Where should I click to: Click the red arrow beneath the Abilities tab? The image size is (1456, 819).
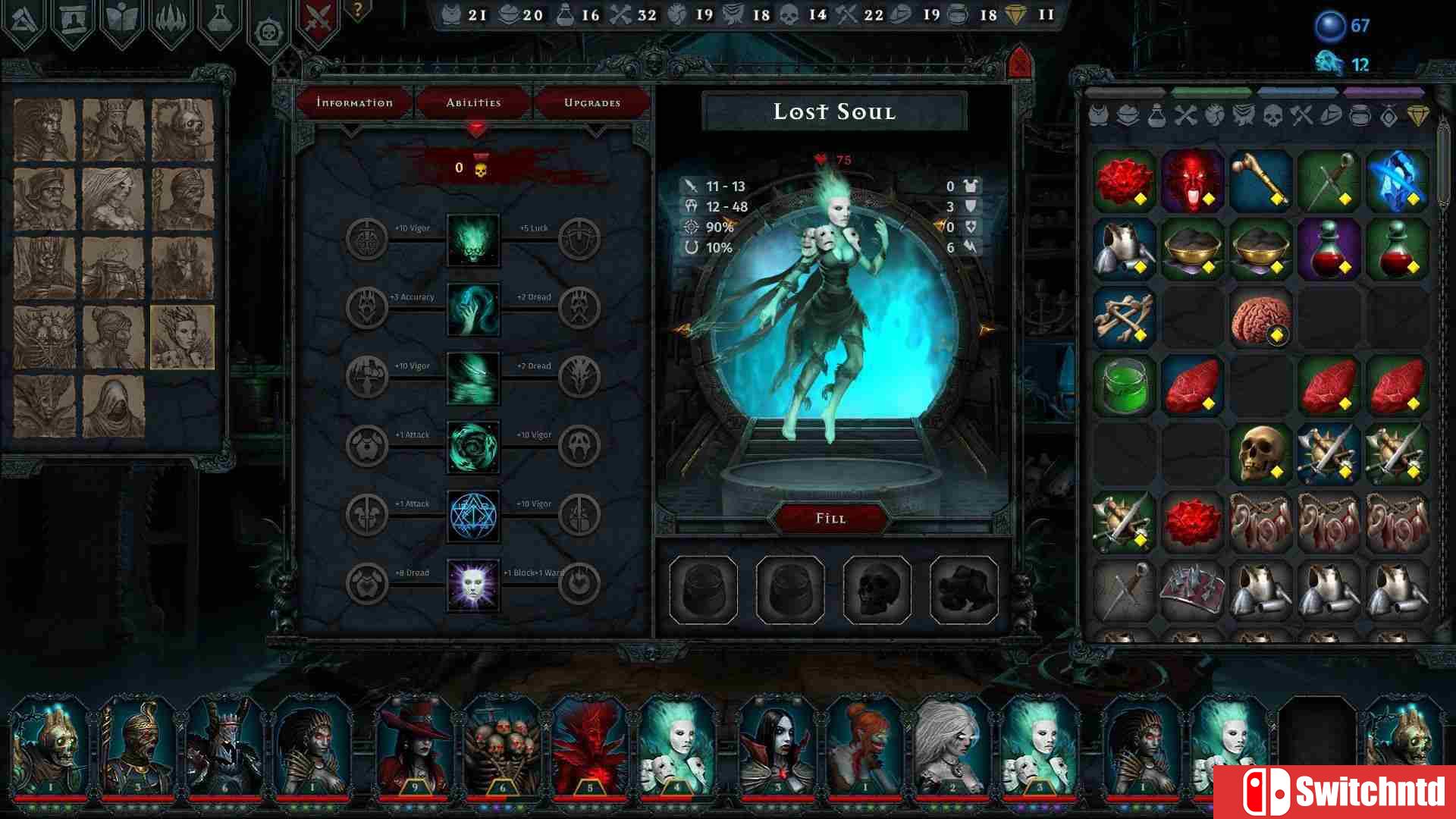pyautogui.click(x=476, y=130)
